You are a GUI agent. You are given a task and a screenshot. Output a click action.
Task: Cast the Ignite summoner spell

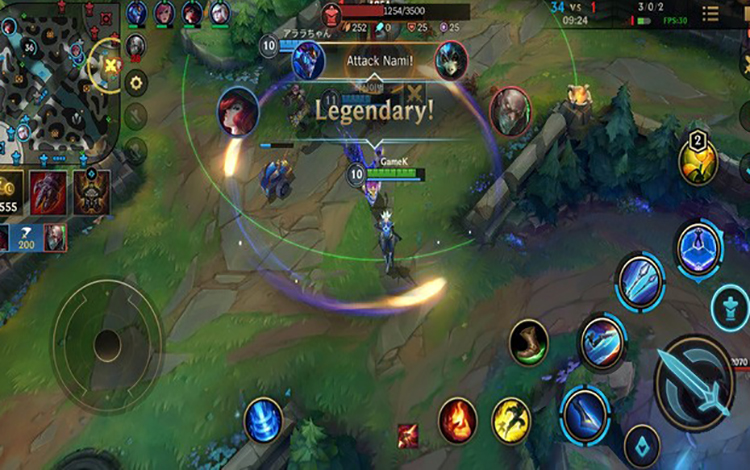[x=457, y=418]
